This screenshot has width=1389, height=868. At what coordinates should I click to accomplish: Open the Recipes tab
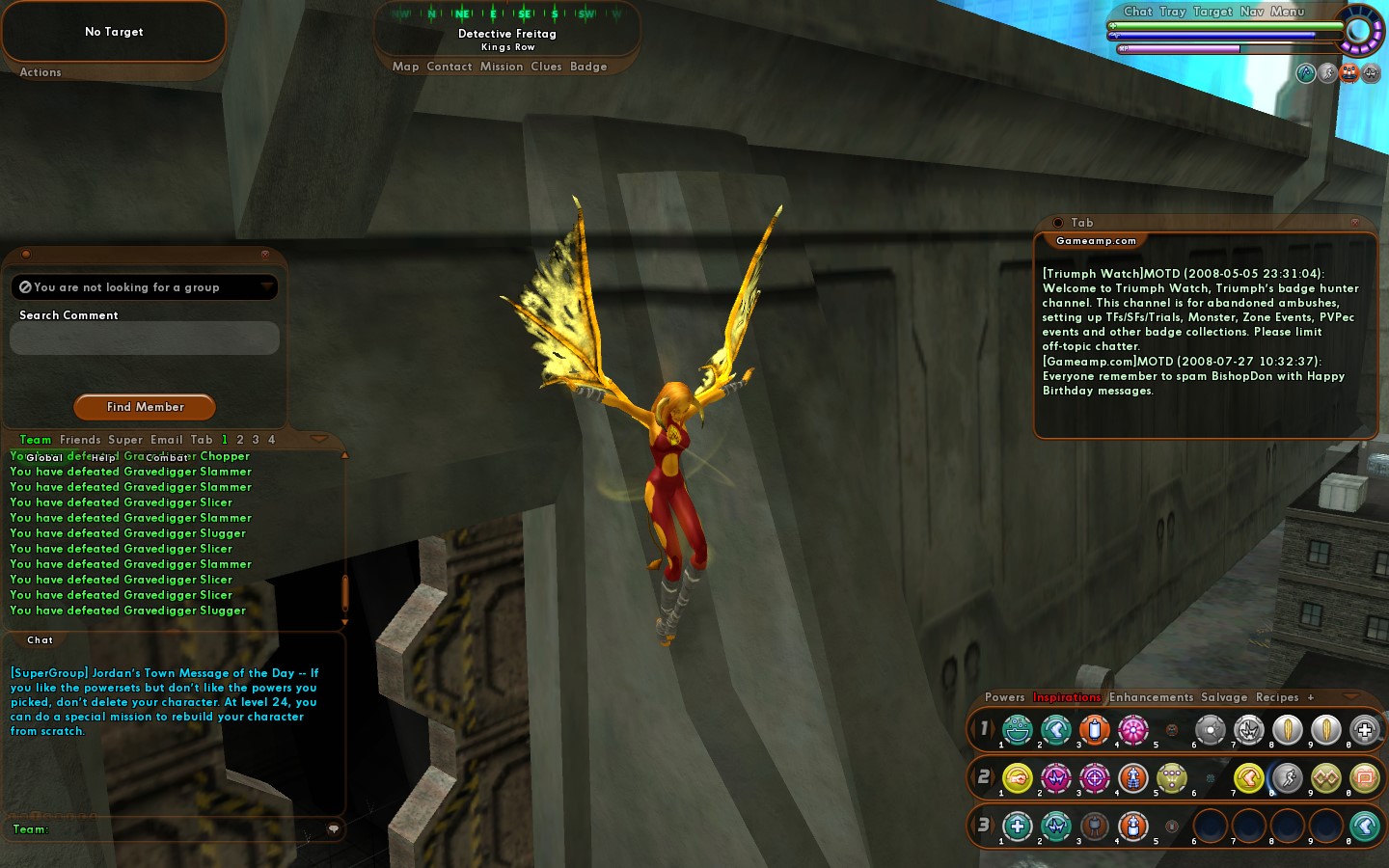click(1277, 697)
